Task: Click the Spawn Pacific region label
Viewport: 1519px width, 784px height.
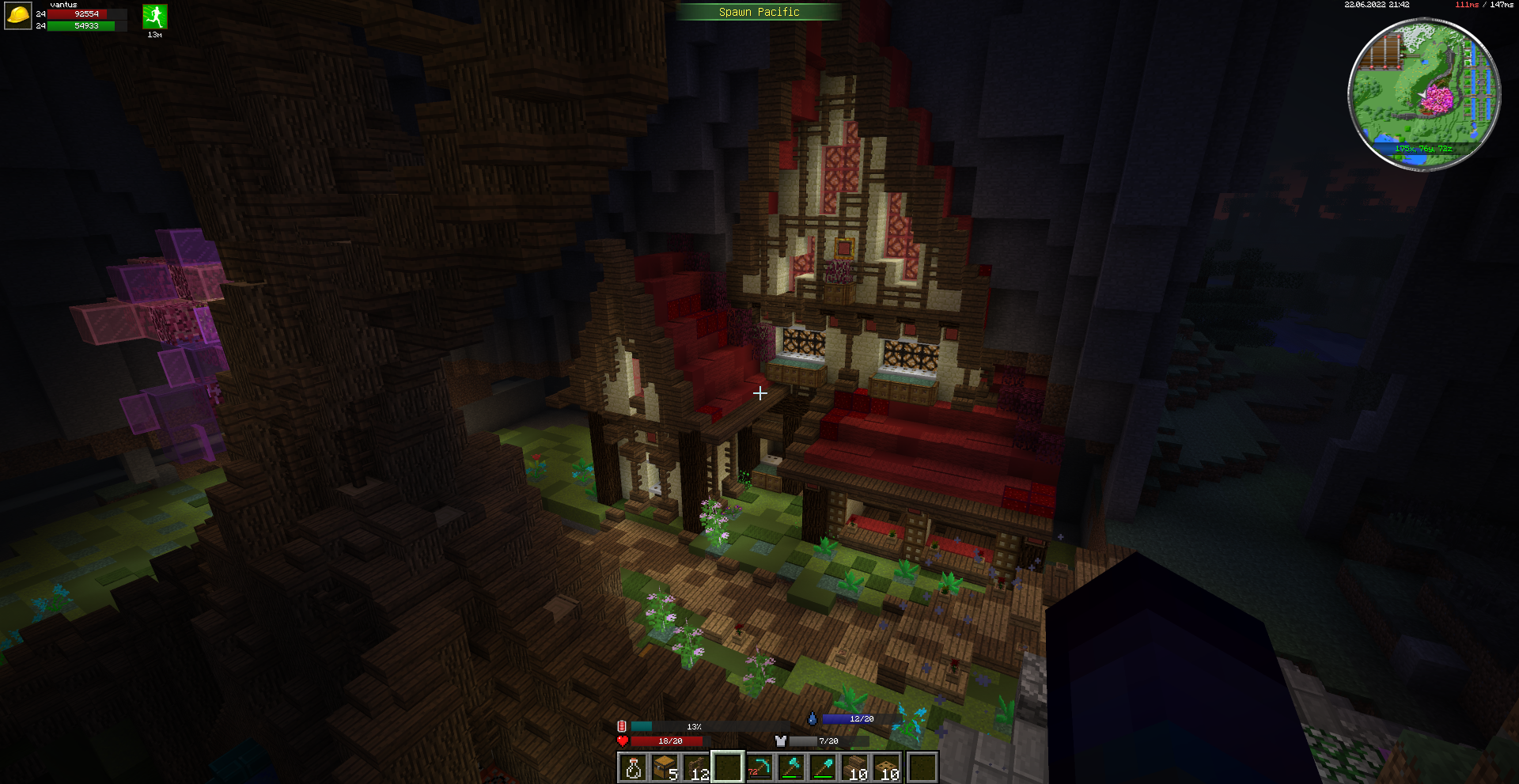Action: click(759, 12)
